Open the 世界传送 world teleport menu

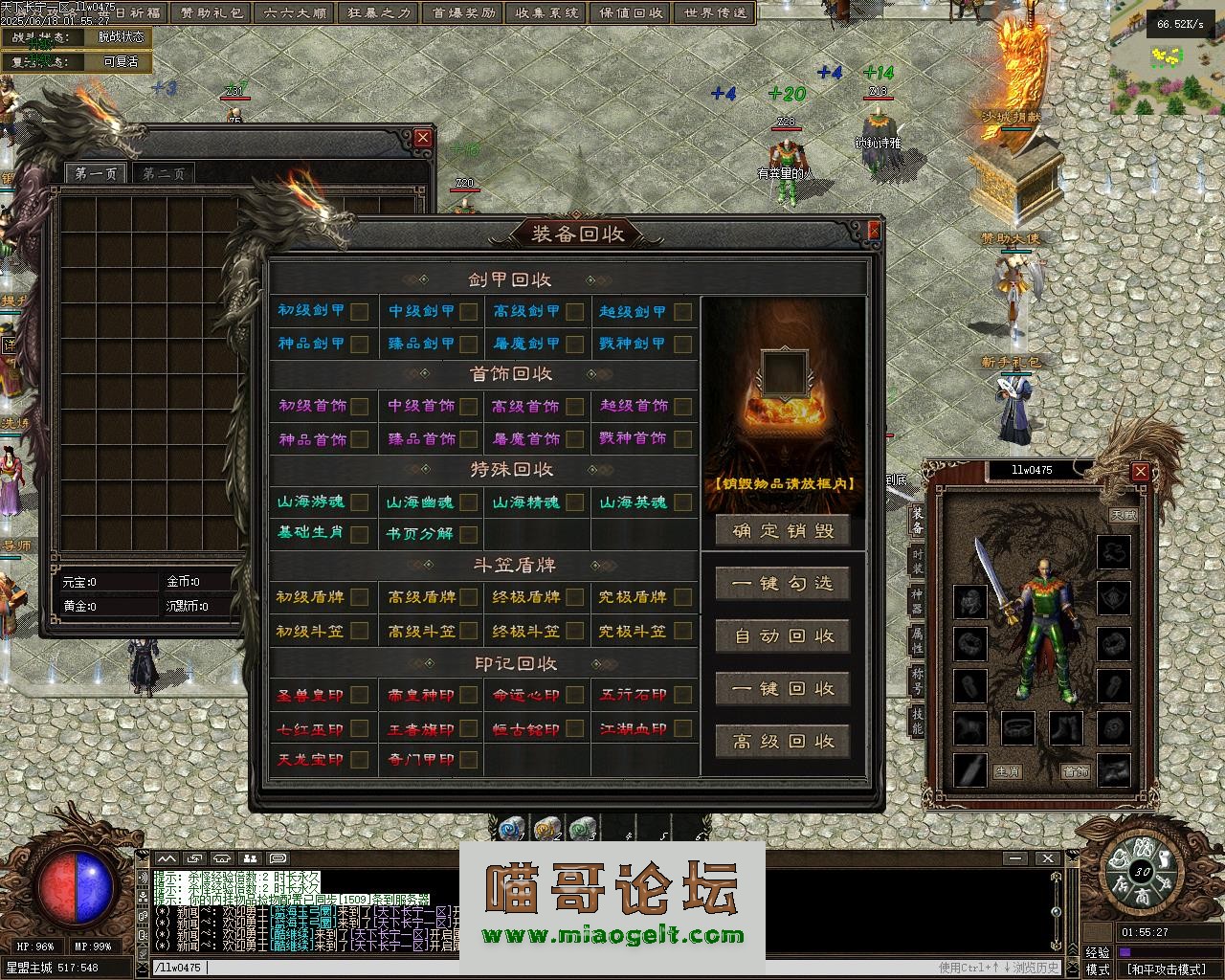[x=716, y=13]
